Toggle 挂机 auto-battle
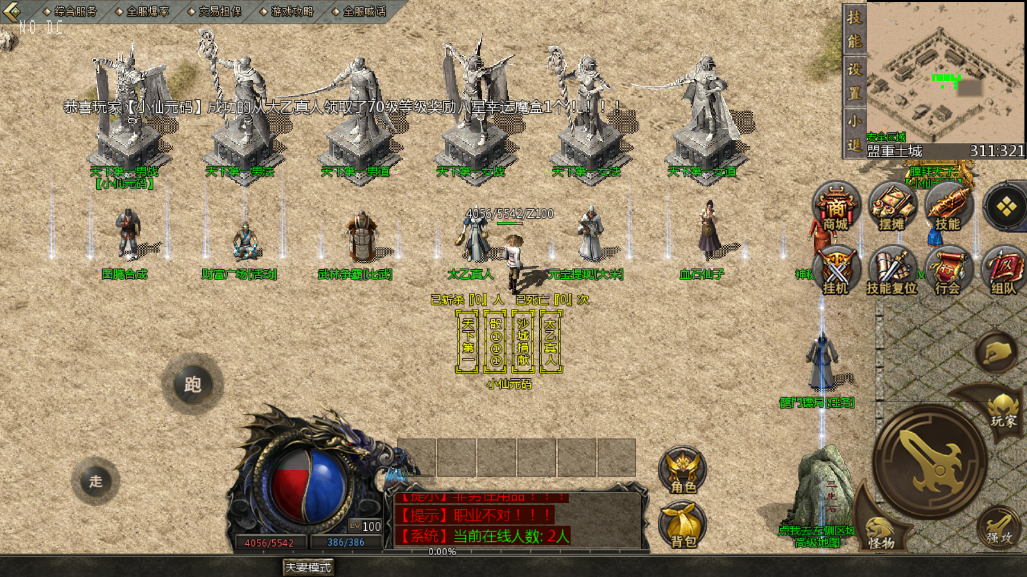The width and height of the screenshot is (1027, 577). coord(835,271)
